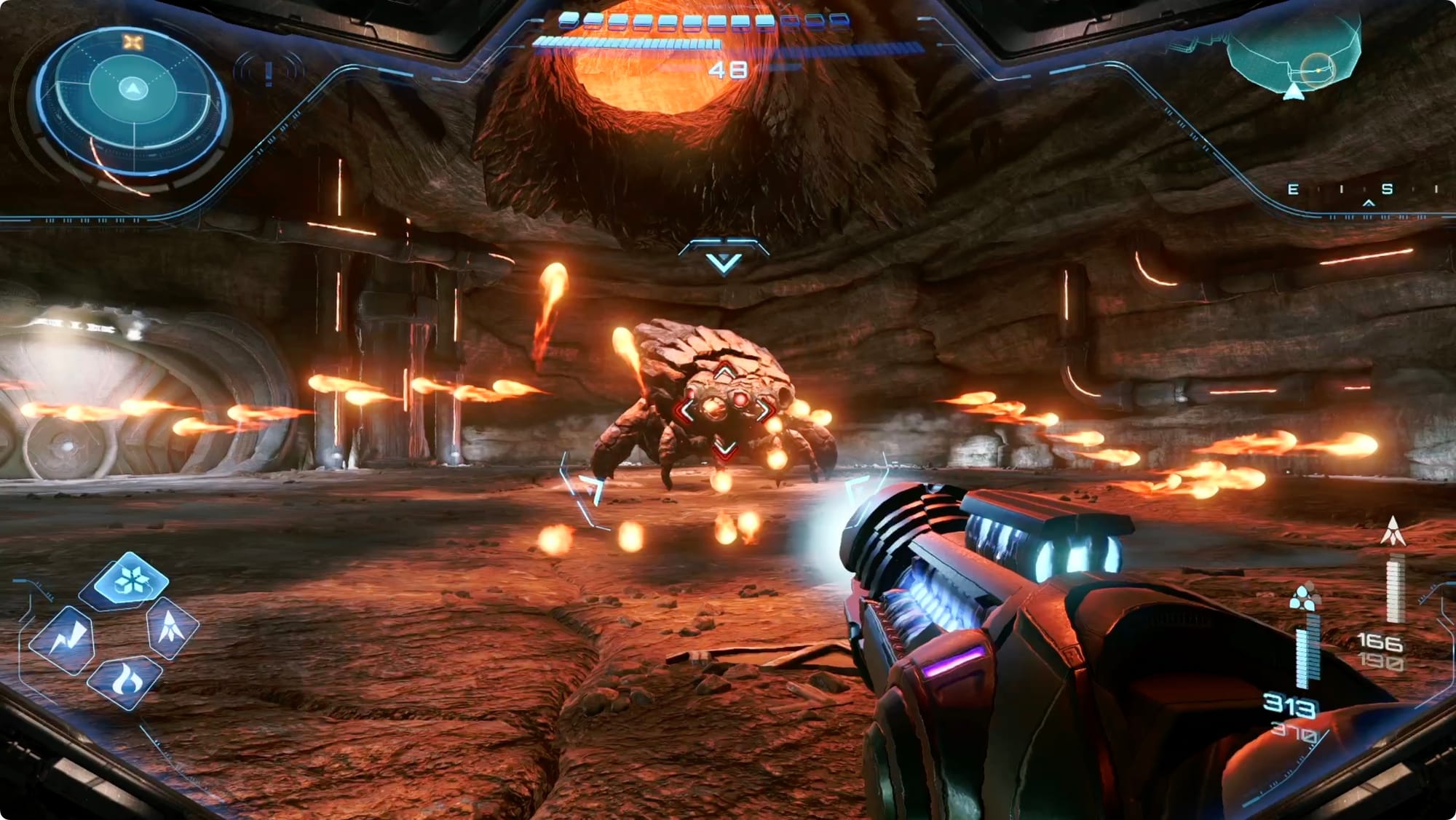Viewport: 1456px width, 820px height.
Task: Choose the lightning bolt shot diamond
Action: click(x=69, y=640)
